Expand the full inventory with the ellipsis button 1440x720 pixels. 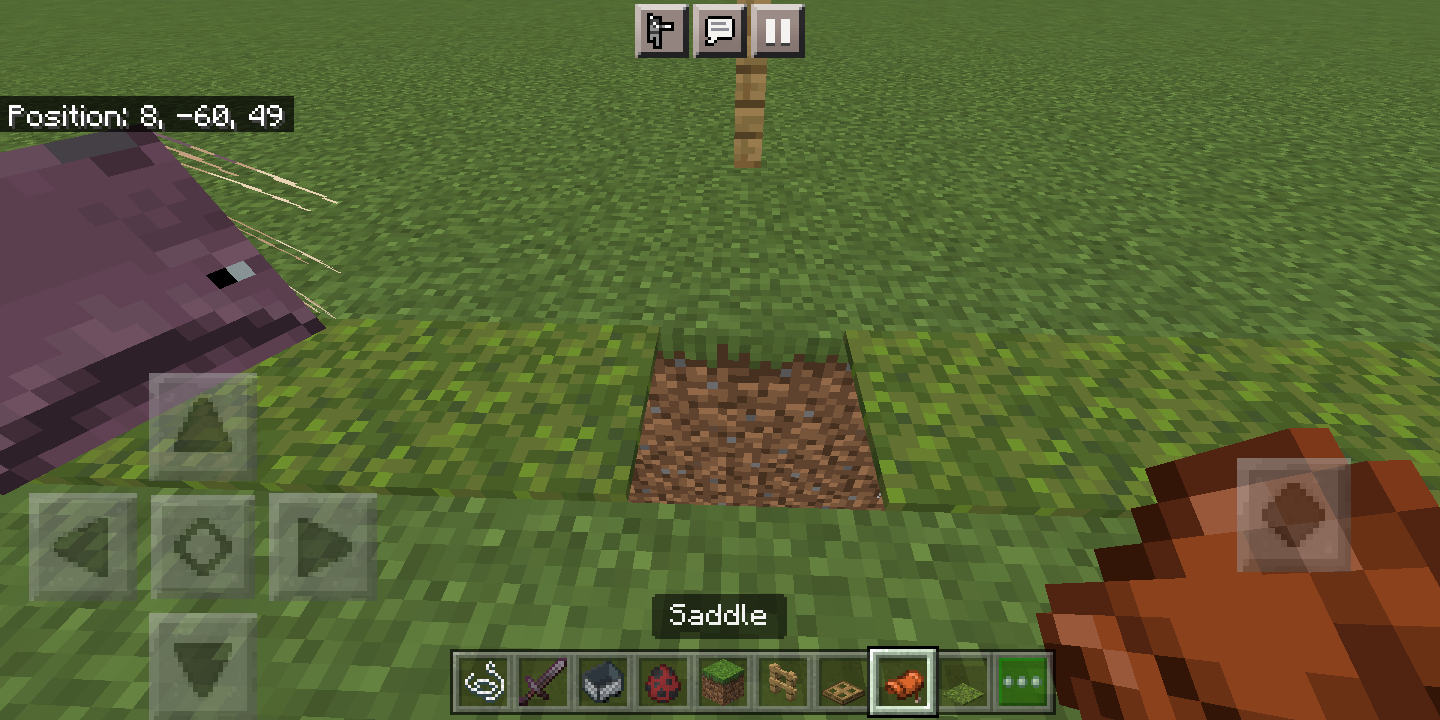[x=1021, y=679]
